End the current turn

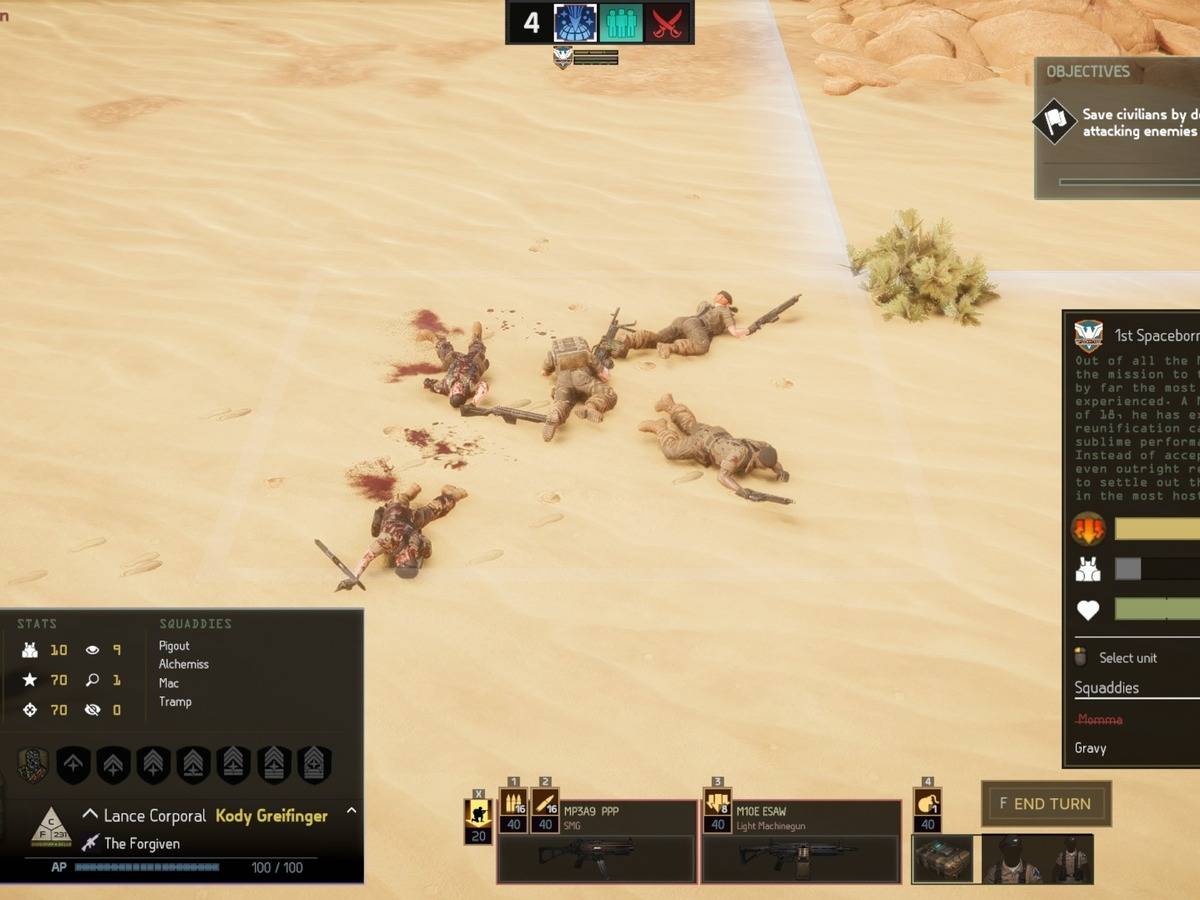(x=1046, y=804)
